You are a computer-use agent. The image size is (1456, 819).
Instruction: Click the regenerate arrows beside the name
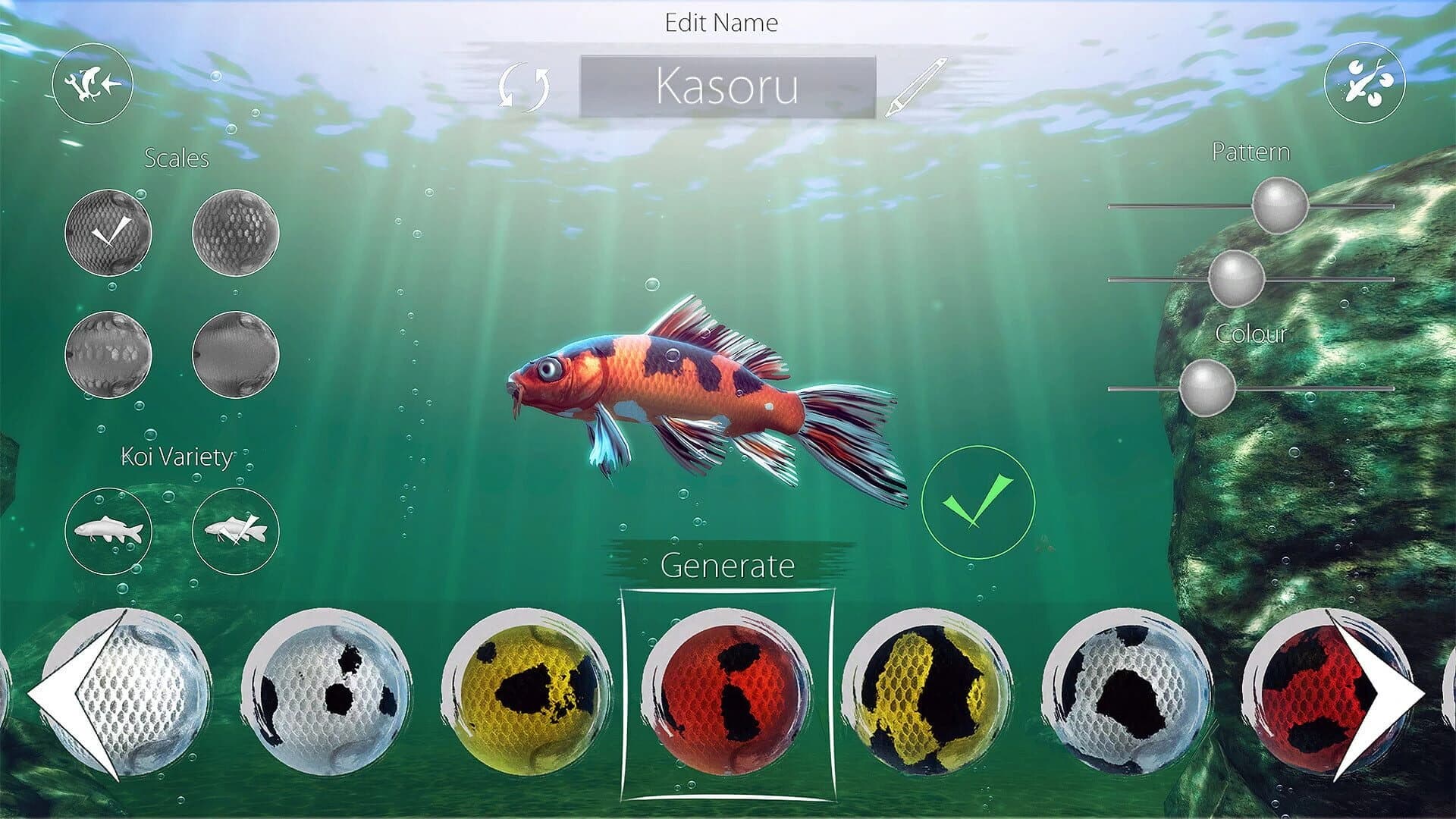point(525,87)
